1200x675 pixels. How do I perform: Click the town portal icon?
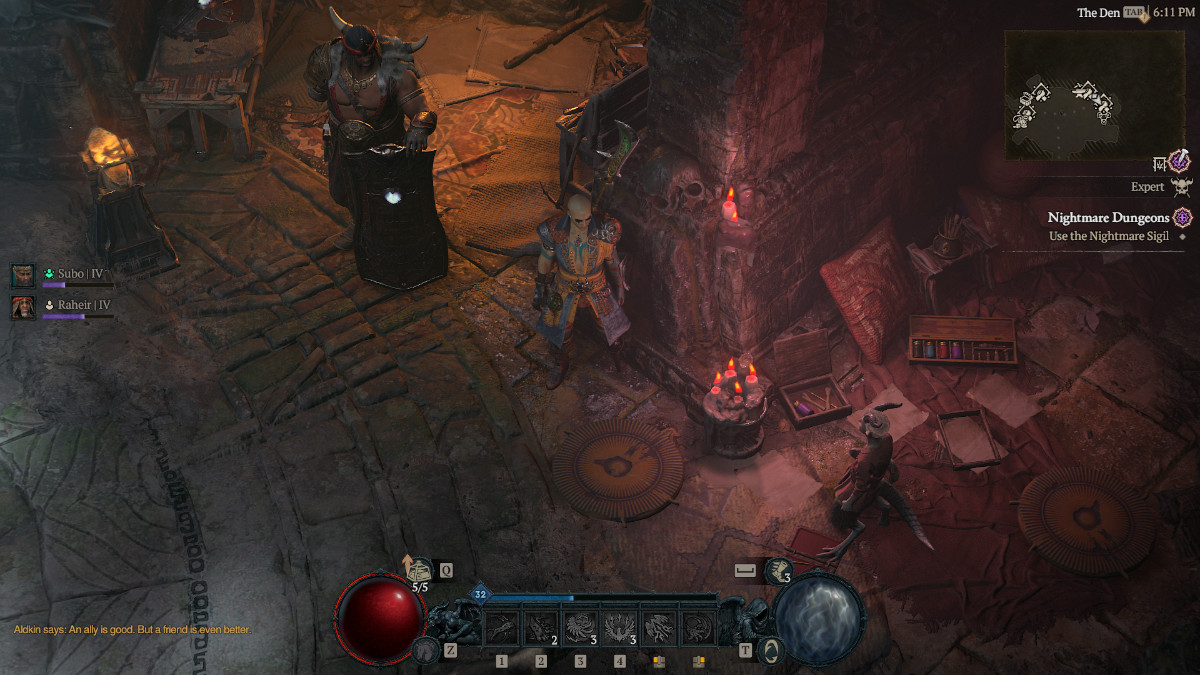click(x=771, y=650)
